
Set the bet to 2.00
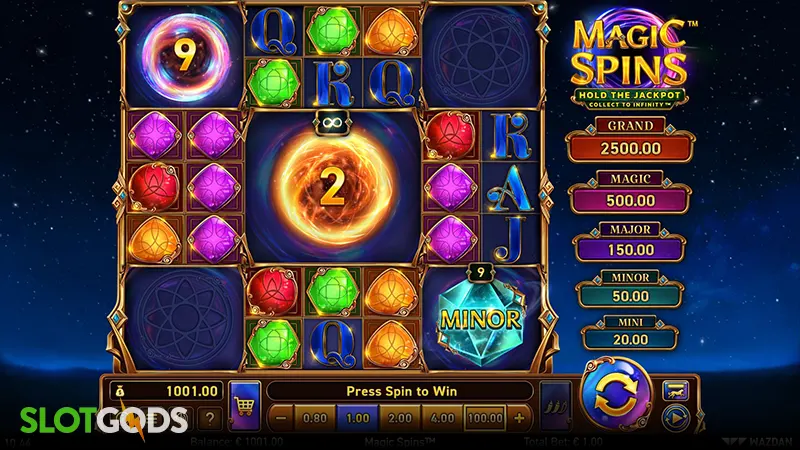(401, 416)
